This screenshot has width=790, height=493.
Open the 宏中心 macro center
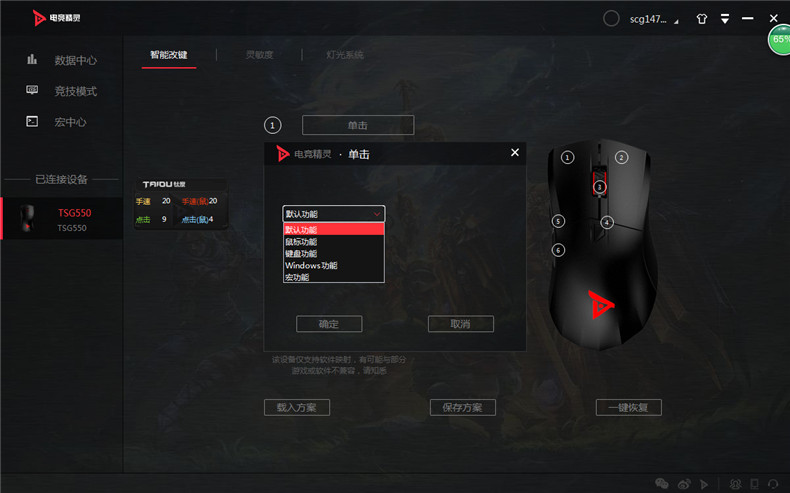point(70,122)
